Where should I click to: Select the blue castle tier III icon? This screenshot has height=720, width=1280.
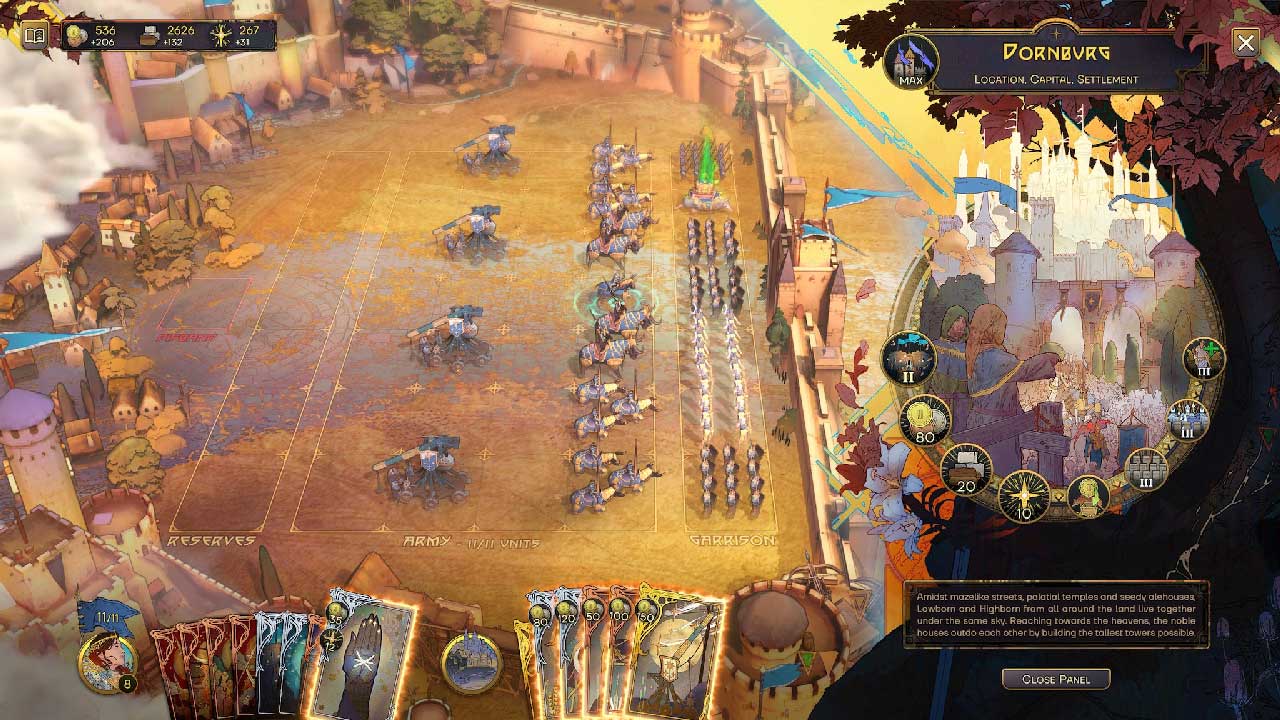[x=1188, y=419]
